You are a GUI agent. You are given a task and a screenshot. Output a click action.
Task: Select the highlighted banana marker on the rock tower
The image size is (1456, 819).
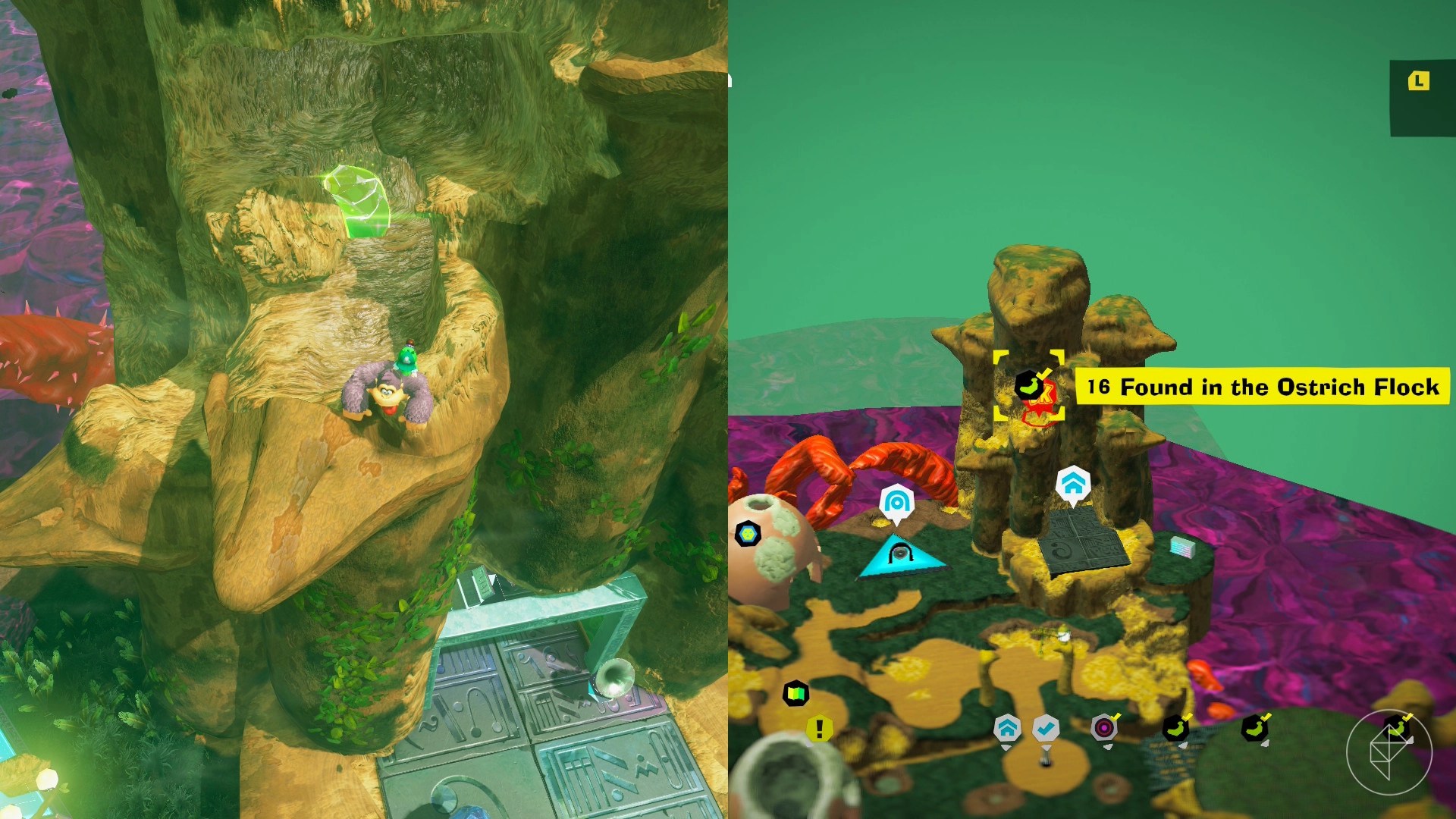coord(1027,385)
